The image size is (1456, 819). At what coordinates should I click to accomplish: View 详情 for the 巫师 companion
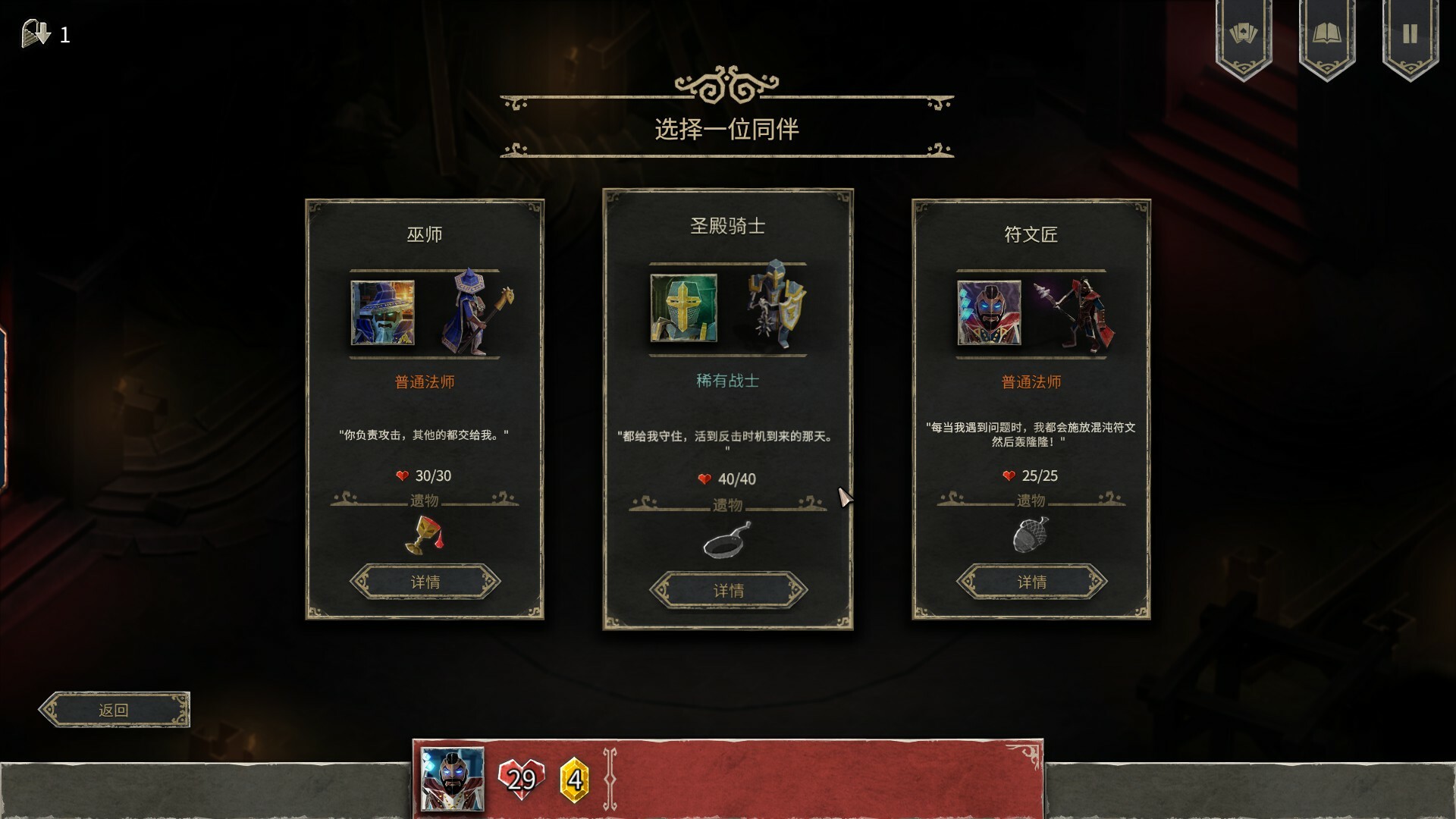coord(425,582)
